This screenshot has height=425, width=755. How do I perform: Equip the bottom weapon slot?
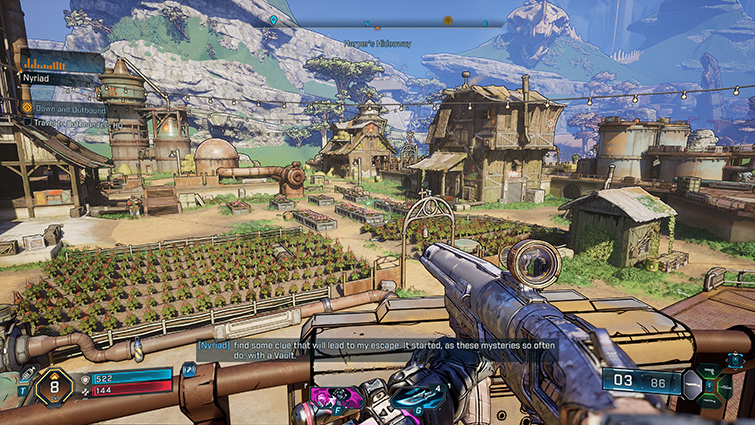(x=711, y=400)
